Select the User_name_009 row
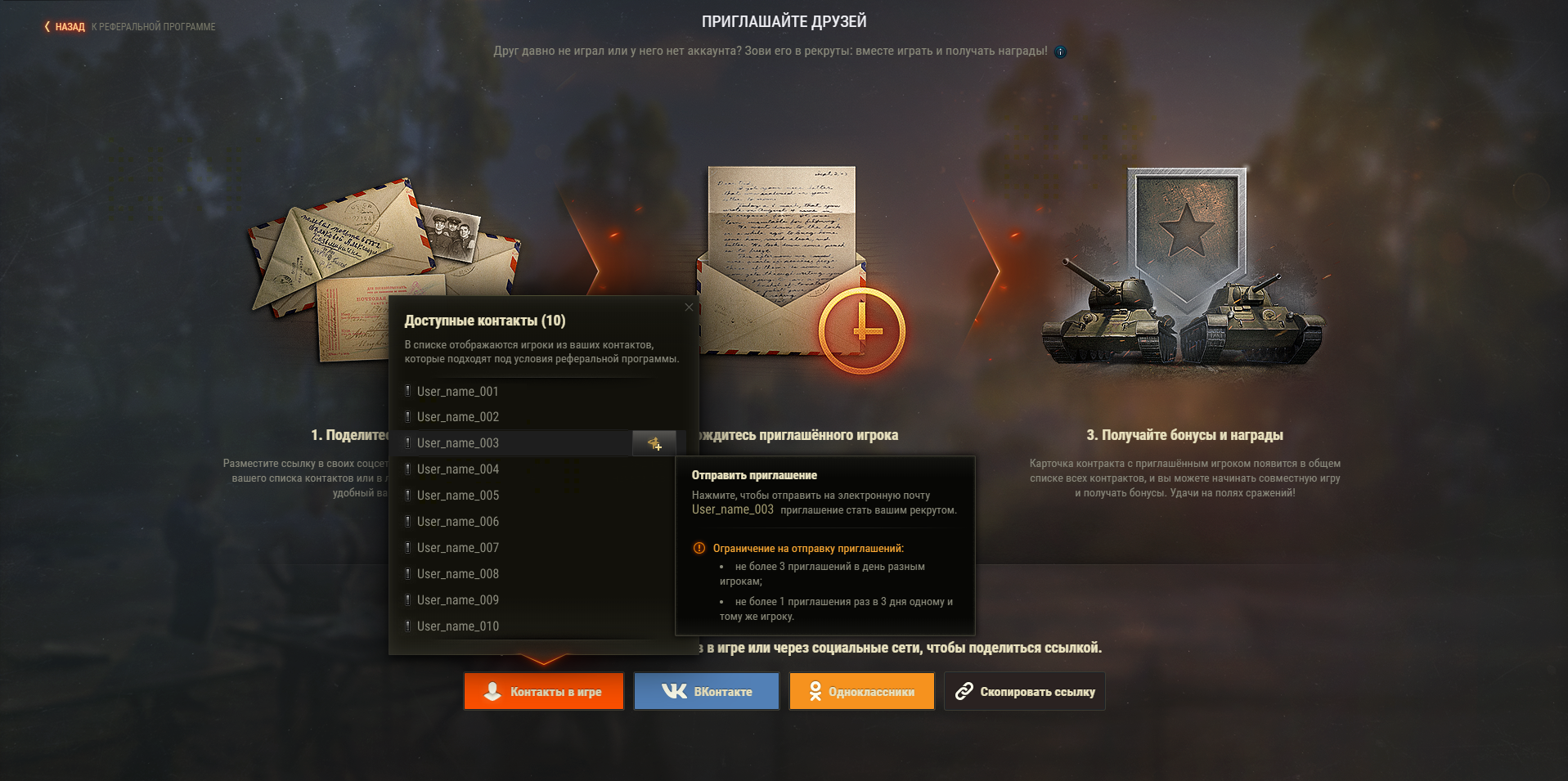Screen dimensions: 1568x781 tap(457, 600)
